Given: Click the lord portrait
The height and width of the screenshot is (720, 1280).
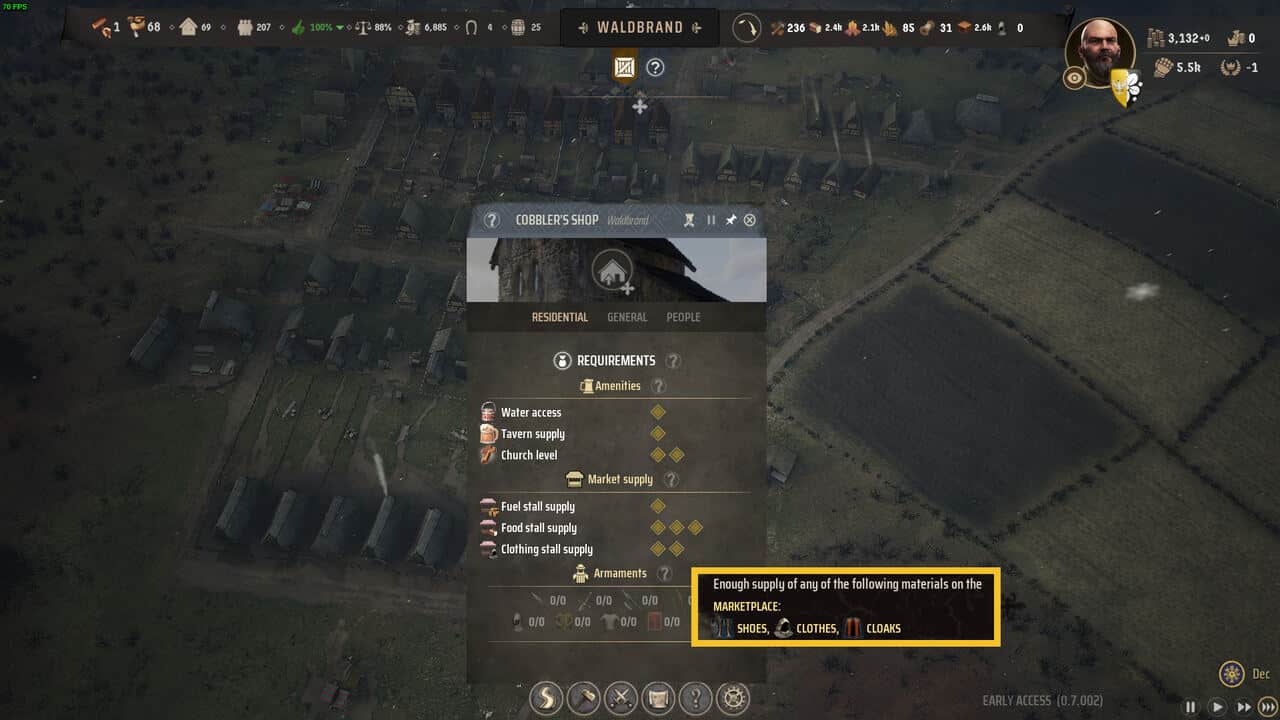Looking at the screenshot, I should [1100, 50].
